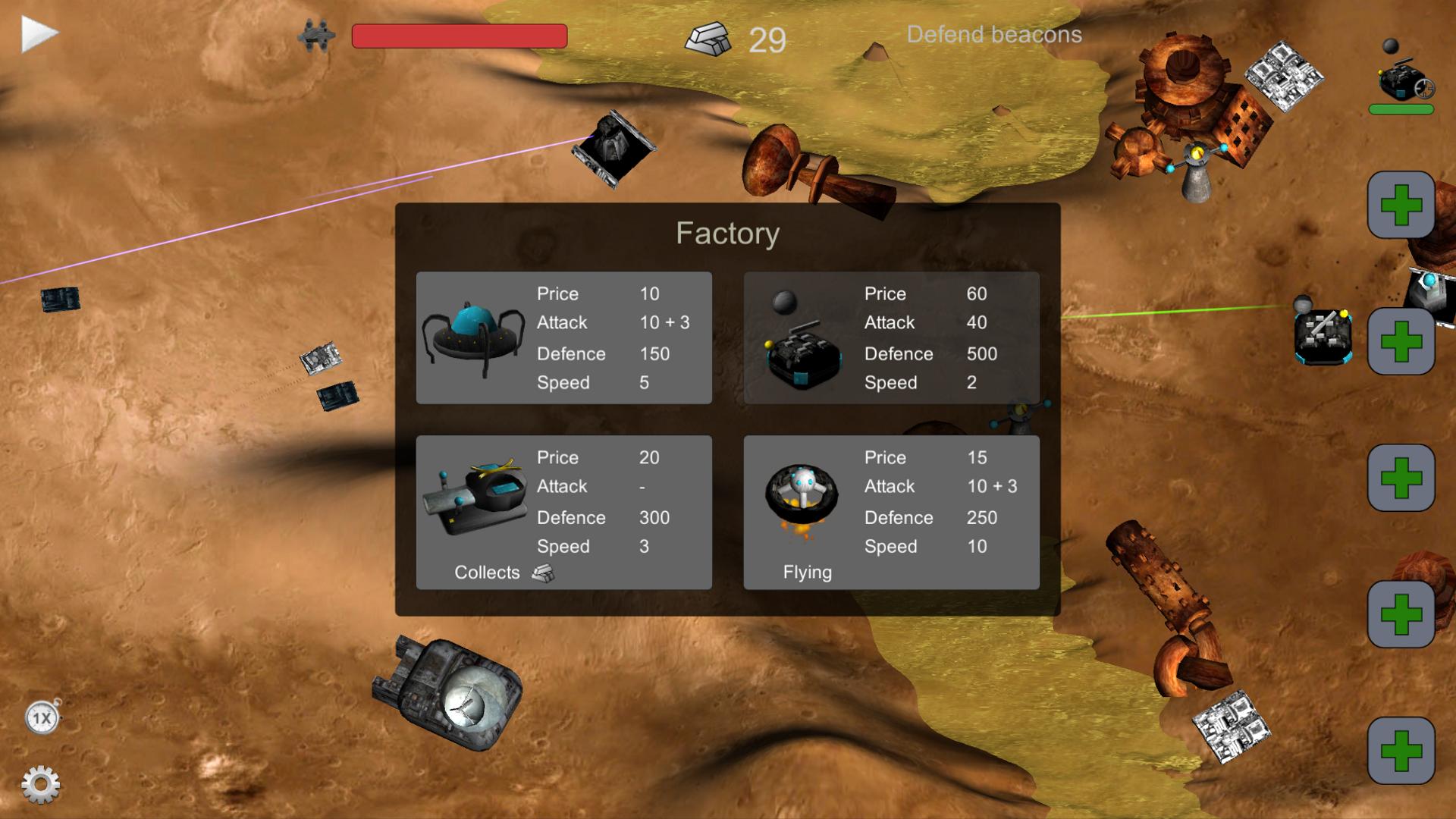
Task: Click the play button to resume the game
Action: coord(36,32)
